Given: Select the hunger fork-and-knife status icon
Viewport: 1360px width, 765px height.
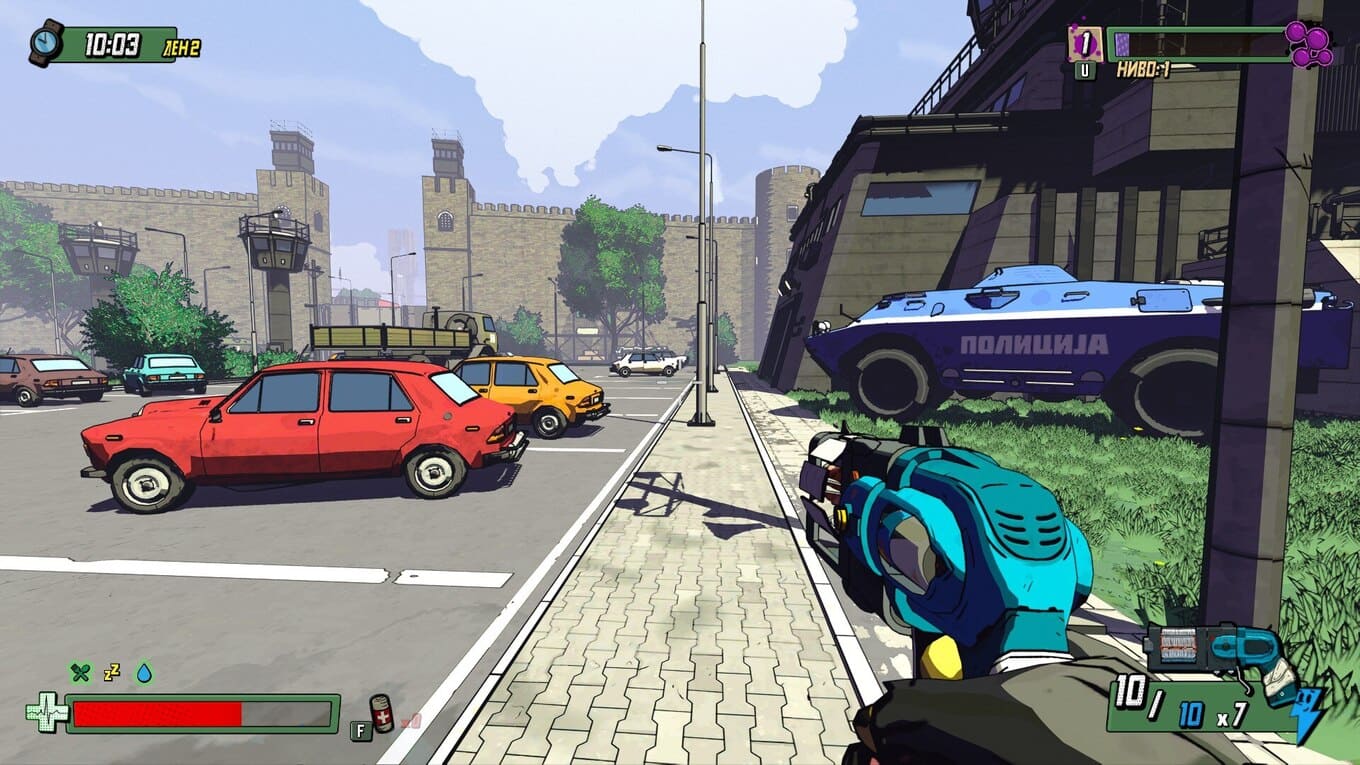Looking at the screenshot, I should click(80, 673).
